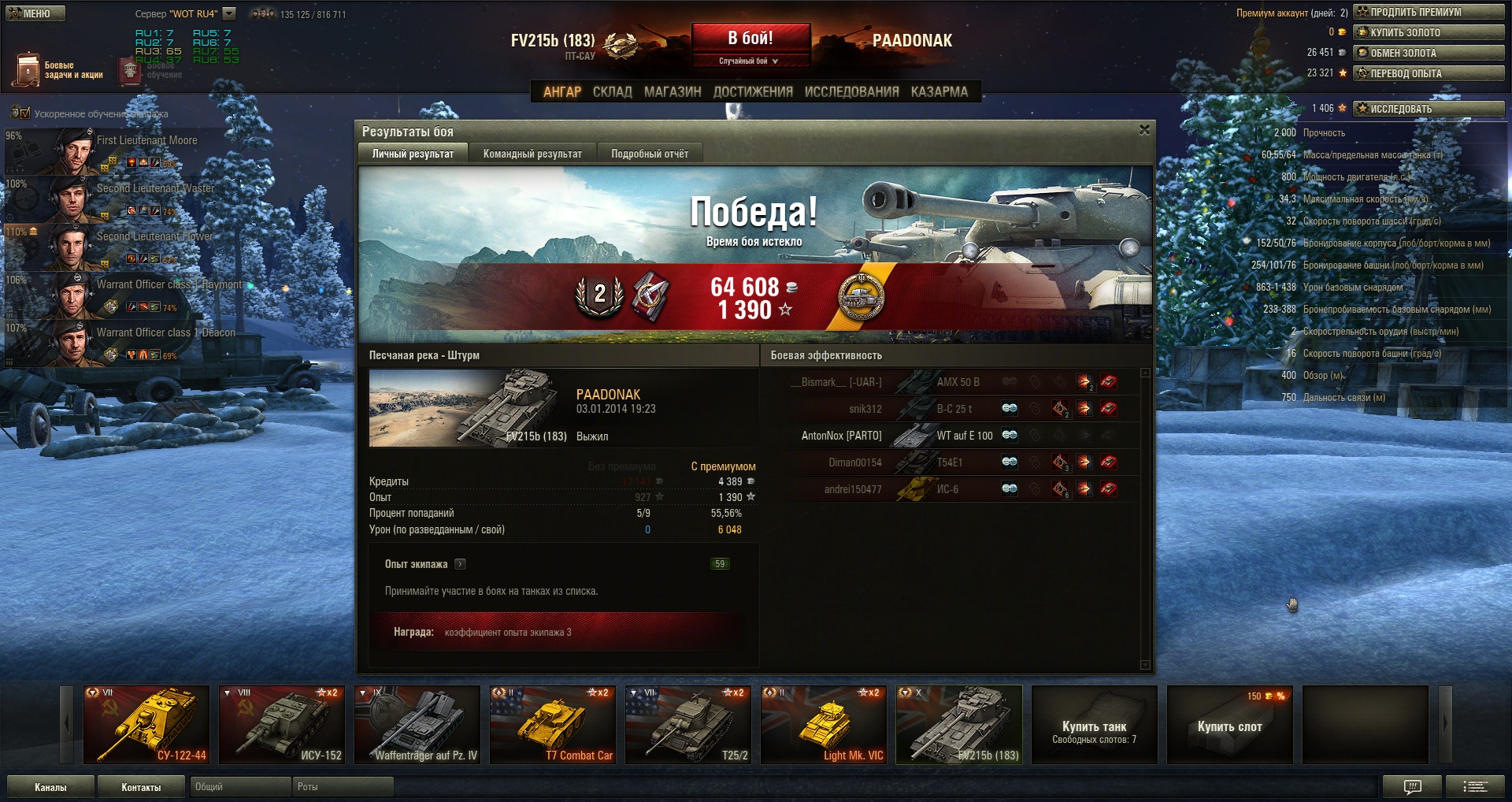This screenshot has height=802, width=1512.
Task: Open the МАГАЗИН section
Action: coord(673,91)
